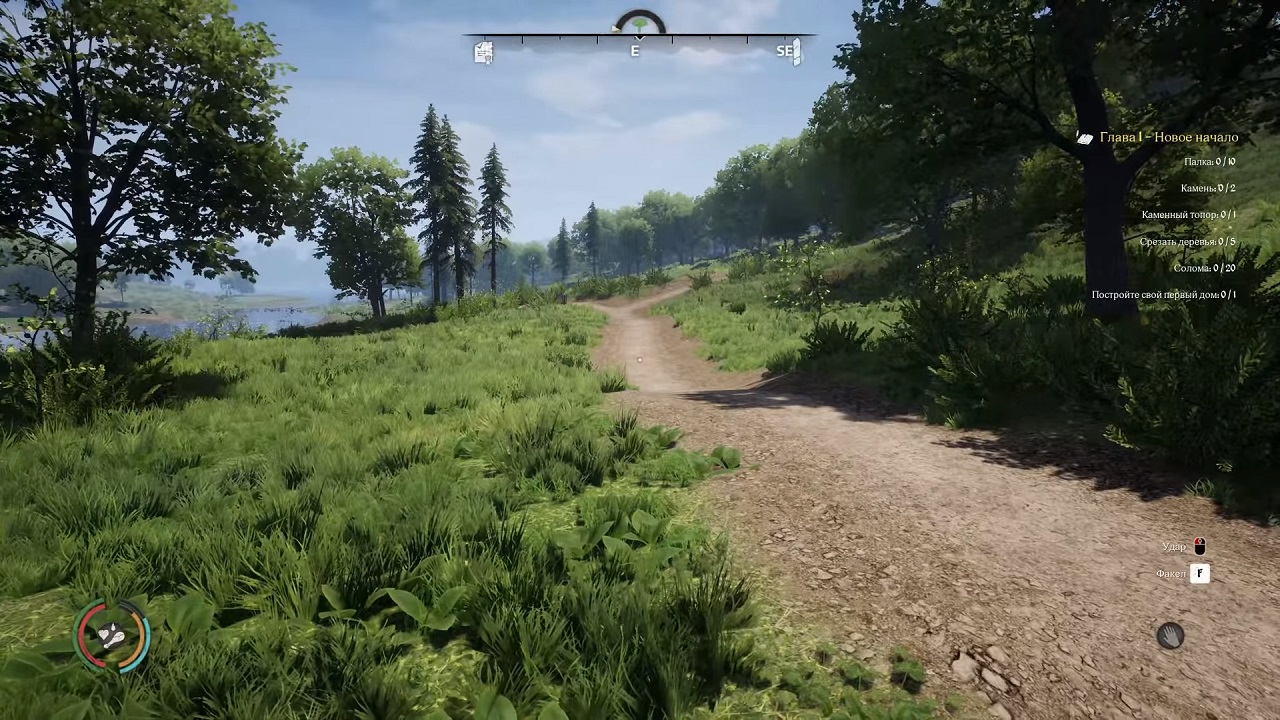The height and width of the screenshot is (720, 1280).
Task: Select the circular status wheel icon
Action: (113, 635)
